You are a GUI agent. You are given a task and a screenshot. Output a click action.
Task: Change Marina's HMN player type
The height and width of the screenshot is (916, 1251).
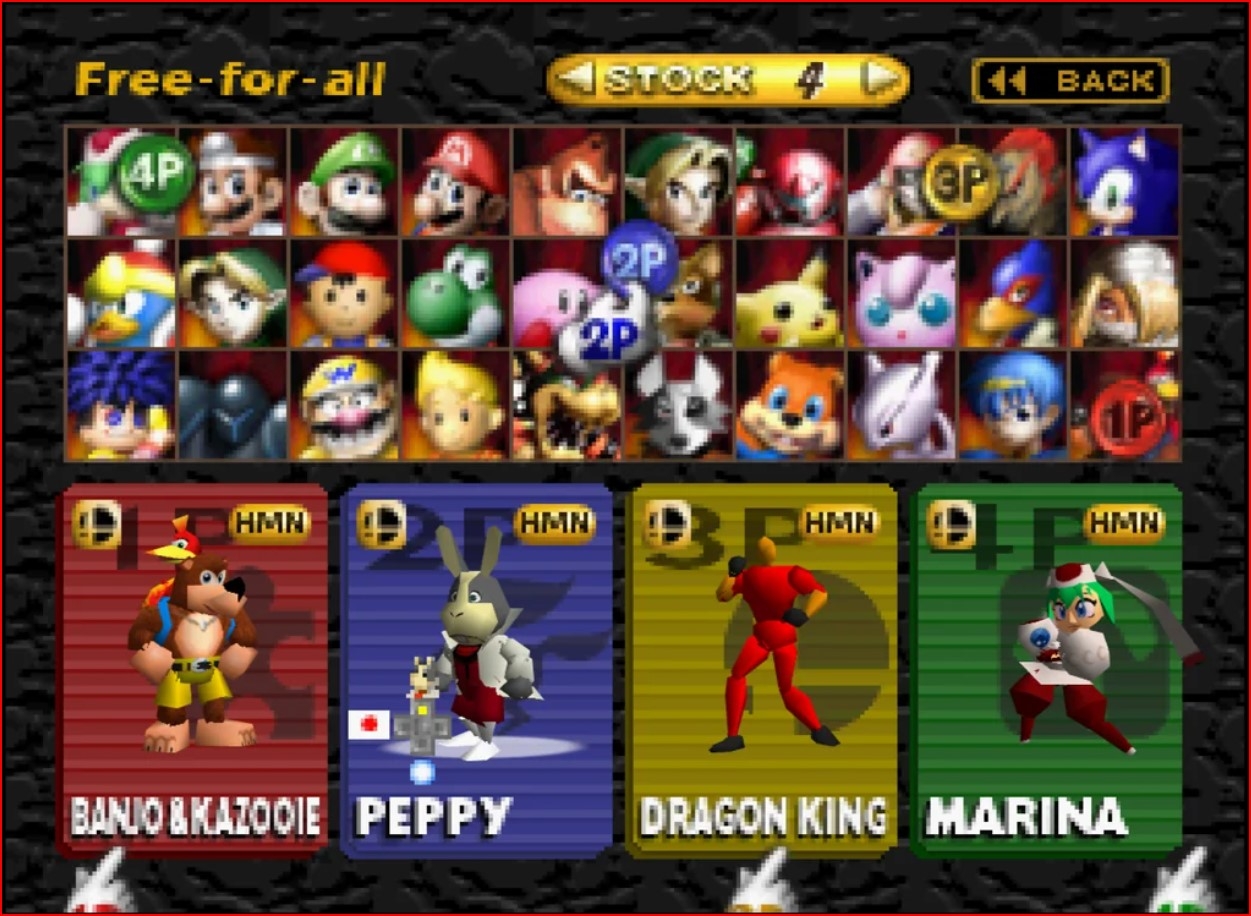(1125, 523)
